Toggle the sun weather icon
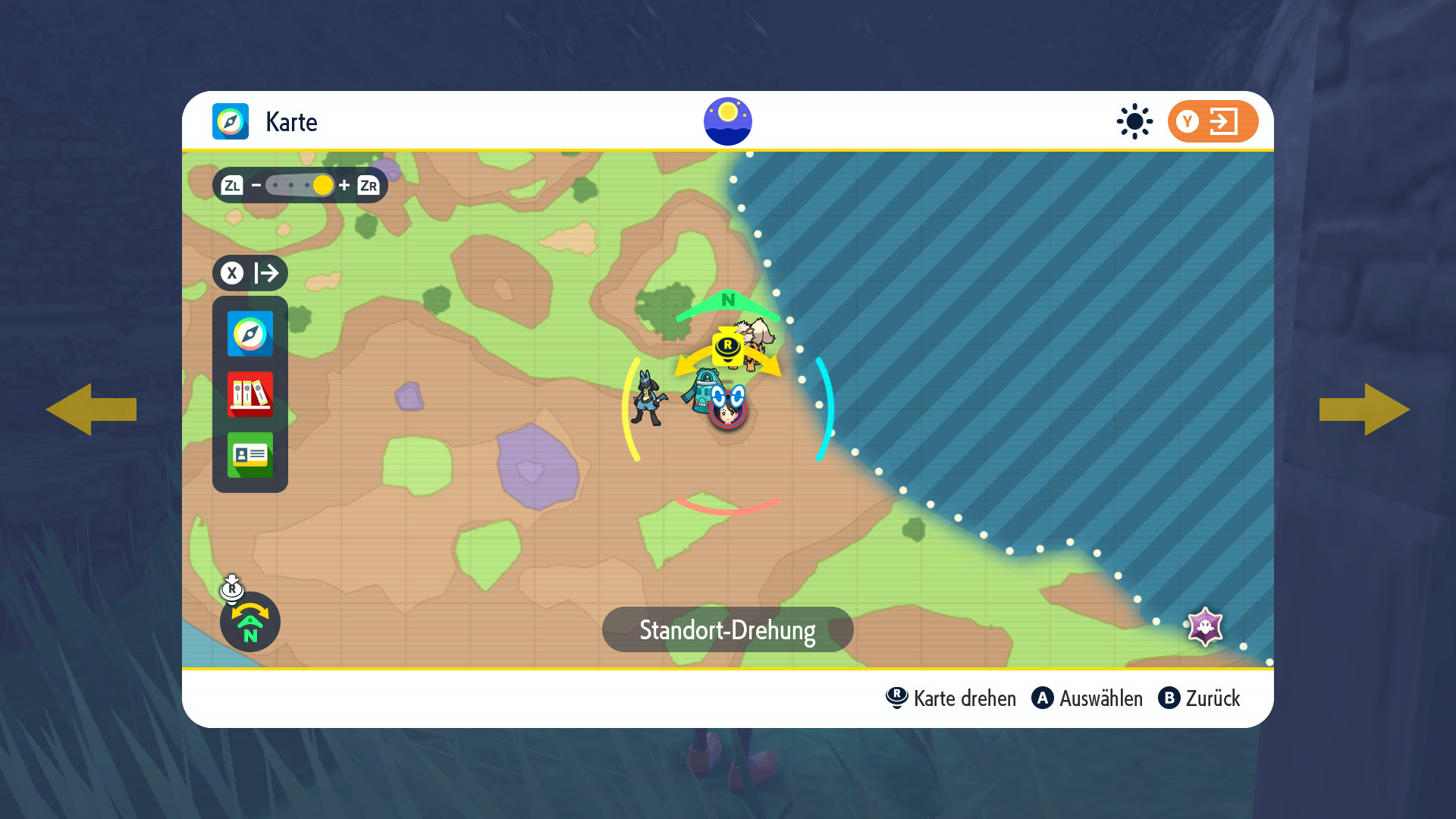1456x819 pixels. coord(1134,121)
